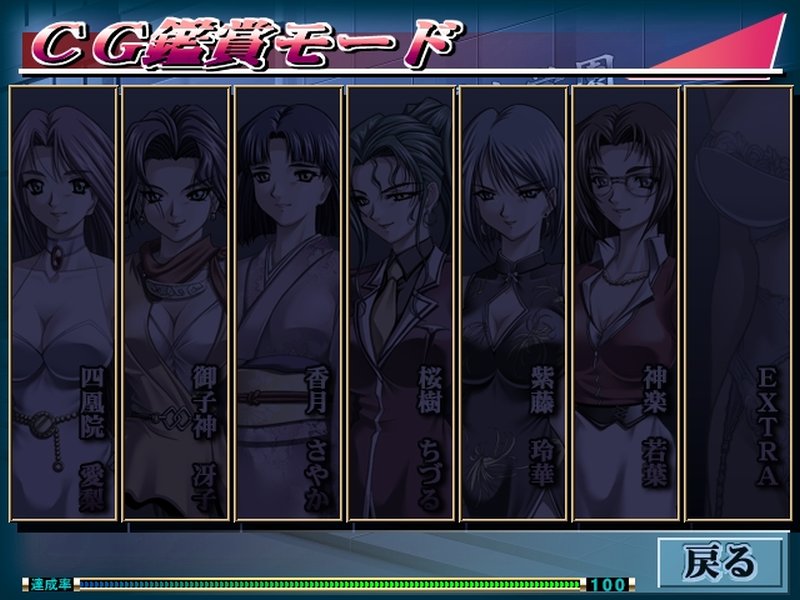Viewport: 800px width, 600px height.
Task: Click the 戻る back button
Action: 720,562
